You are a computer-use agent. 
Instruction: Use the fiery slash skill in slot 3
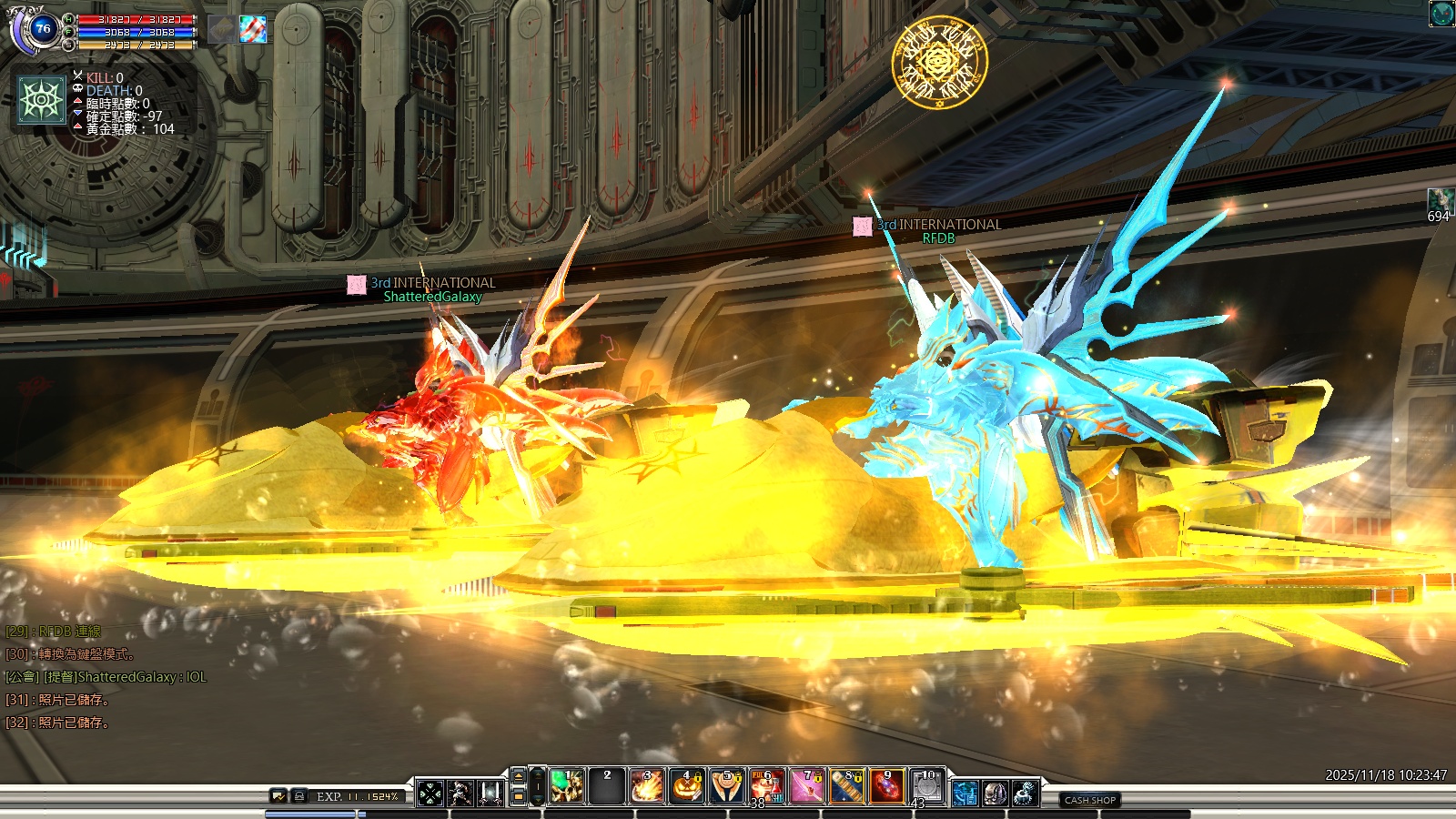point(647,786)
